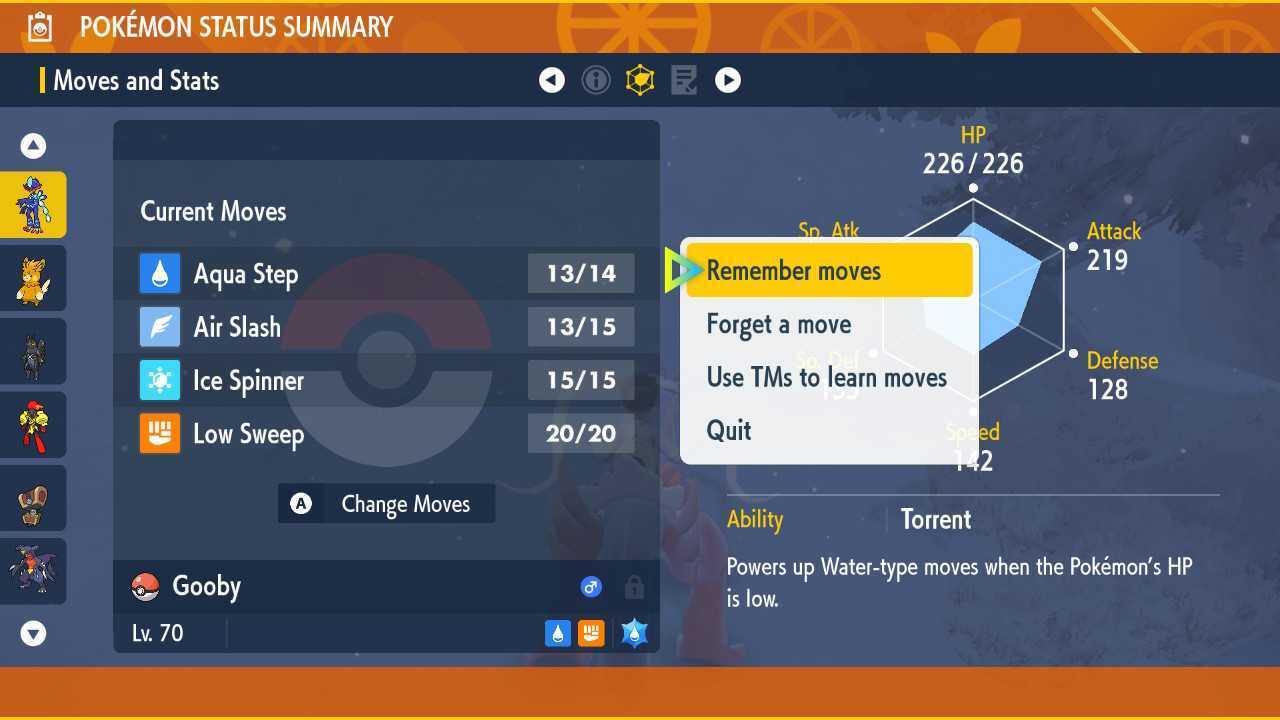Select the Fighting-type icon next to Low Sweep
This screenshot has width=1280, height=720.
[x=160, y=433]
